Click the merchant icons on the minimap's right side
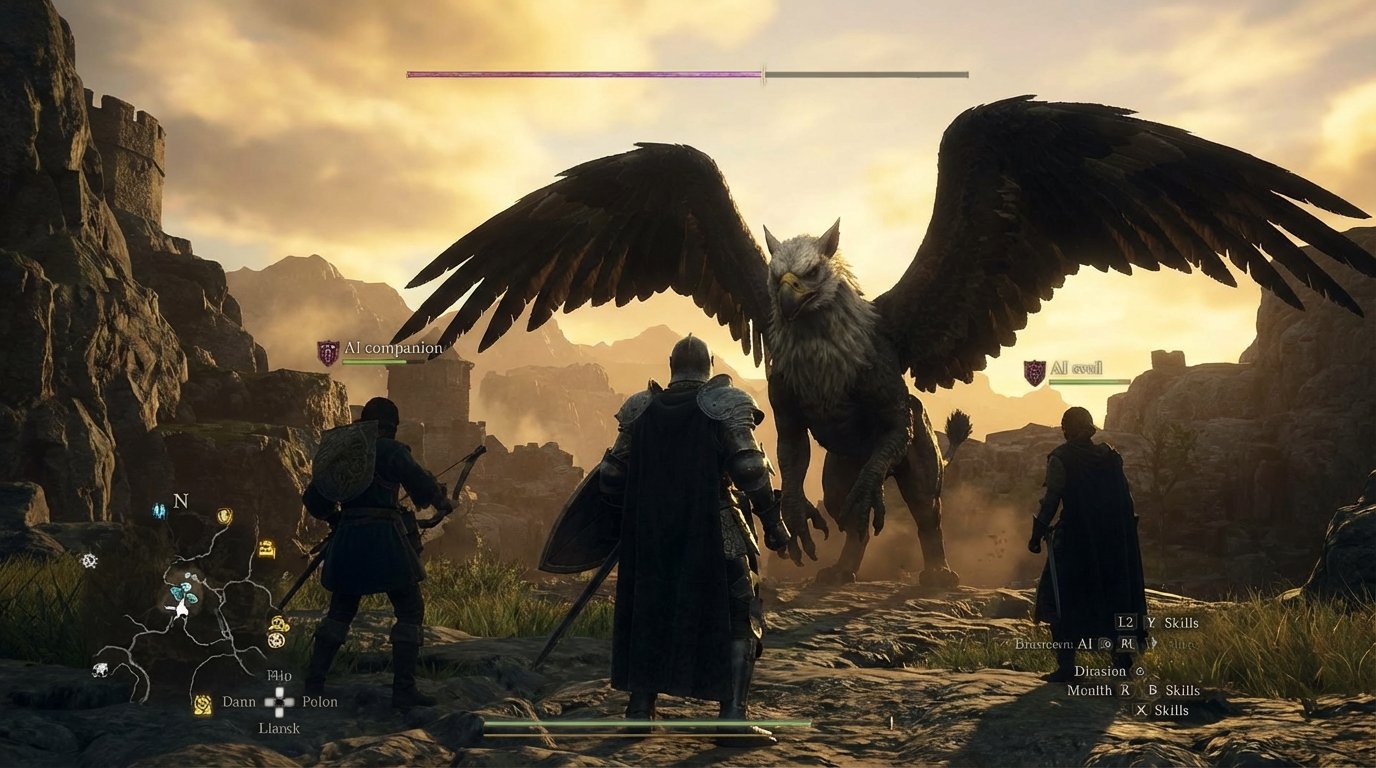This screenshot has width=1376, height=768. (x=277, y=629)
